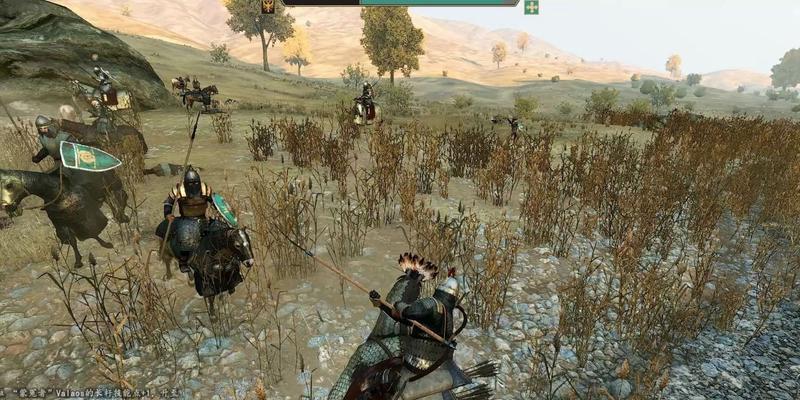800x400 pixels.
Task: Click the dark eagle faction banner icon
Action: click(x=269, y=6)
